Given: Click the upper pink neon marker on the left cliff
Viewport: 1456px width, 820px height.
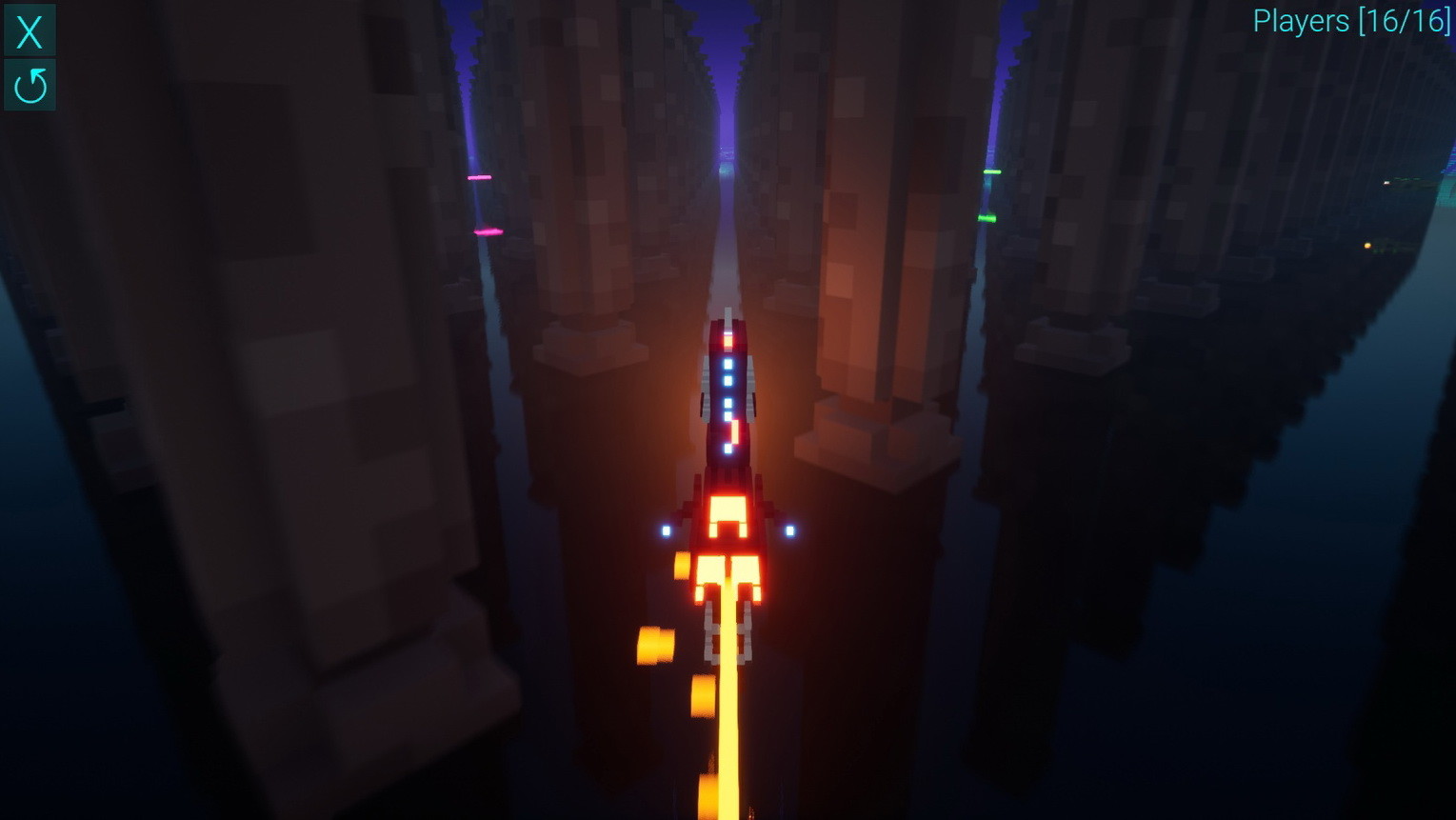Looking at the screenshot, I should [479, 175].
